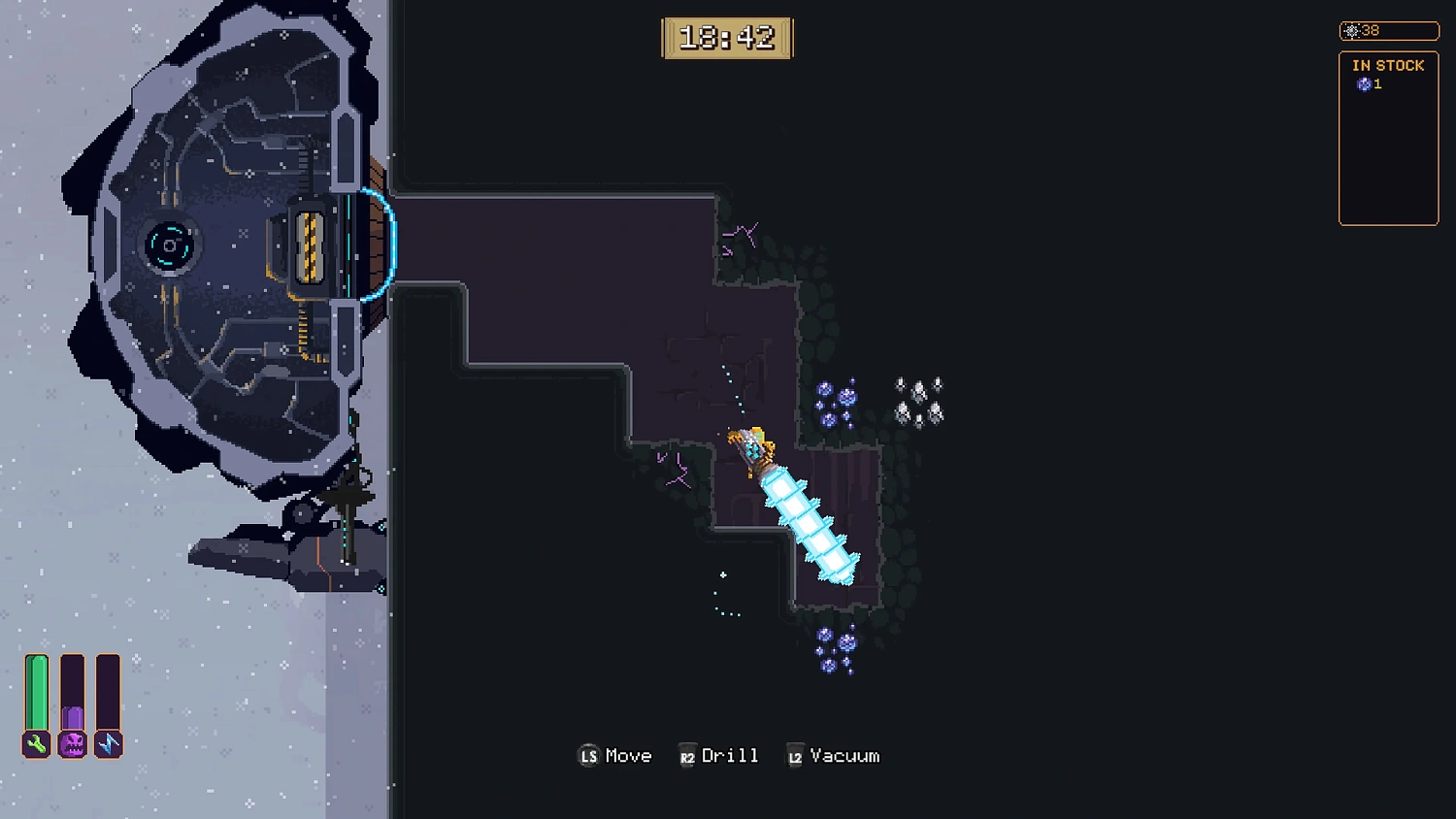Image resolution: width=1456 pixels, height=819 pixels.
Task: Select the blue lightning energy icon
Action: (x=108, y=745)
